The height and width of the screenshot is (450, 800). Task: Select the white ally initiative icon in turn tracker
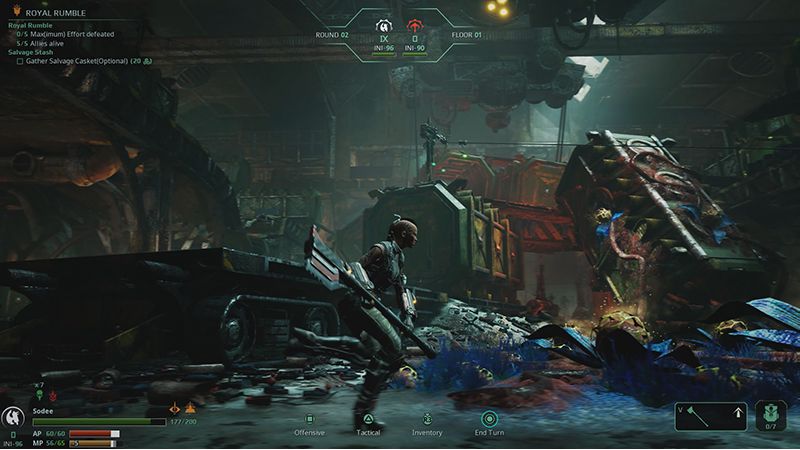click(382, 24)
